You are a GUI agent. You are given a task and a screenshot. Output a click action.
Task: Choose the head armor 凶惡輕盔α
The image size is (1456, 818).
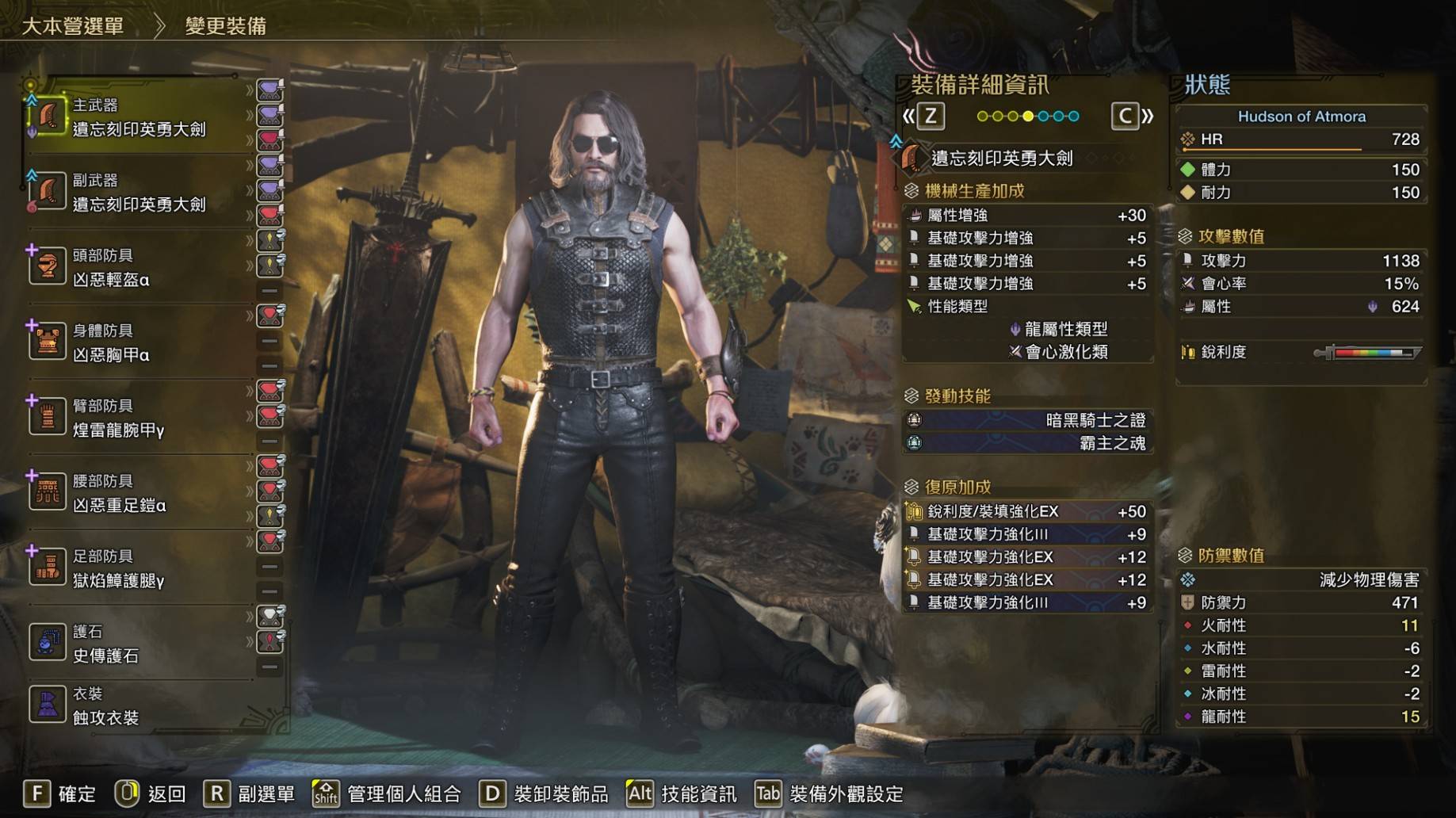pos(111,268)
